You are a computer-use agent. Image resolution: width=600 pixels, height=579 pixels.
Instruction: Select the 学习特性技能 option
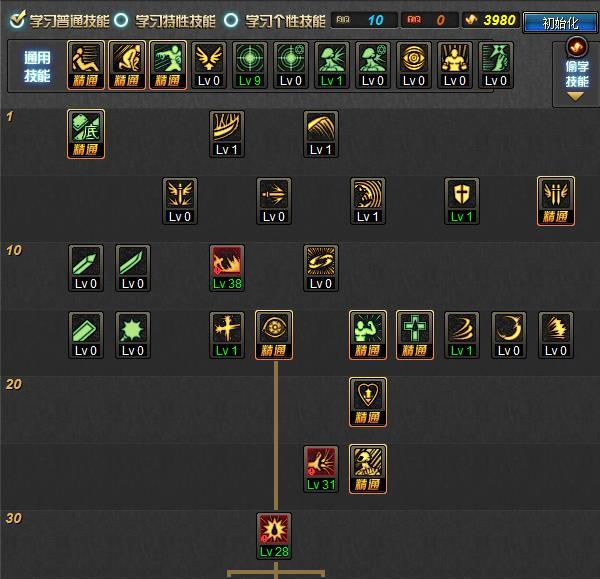click(121, 20)
